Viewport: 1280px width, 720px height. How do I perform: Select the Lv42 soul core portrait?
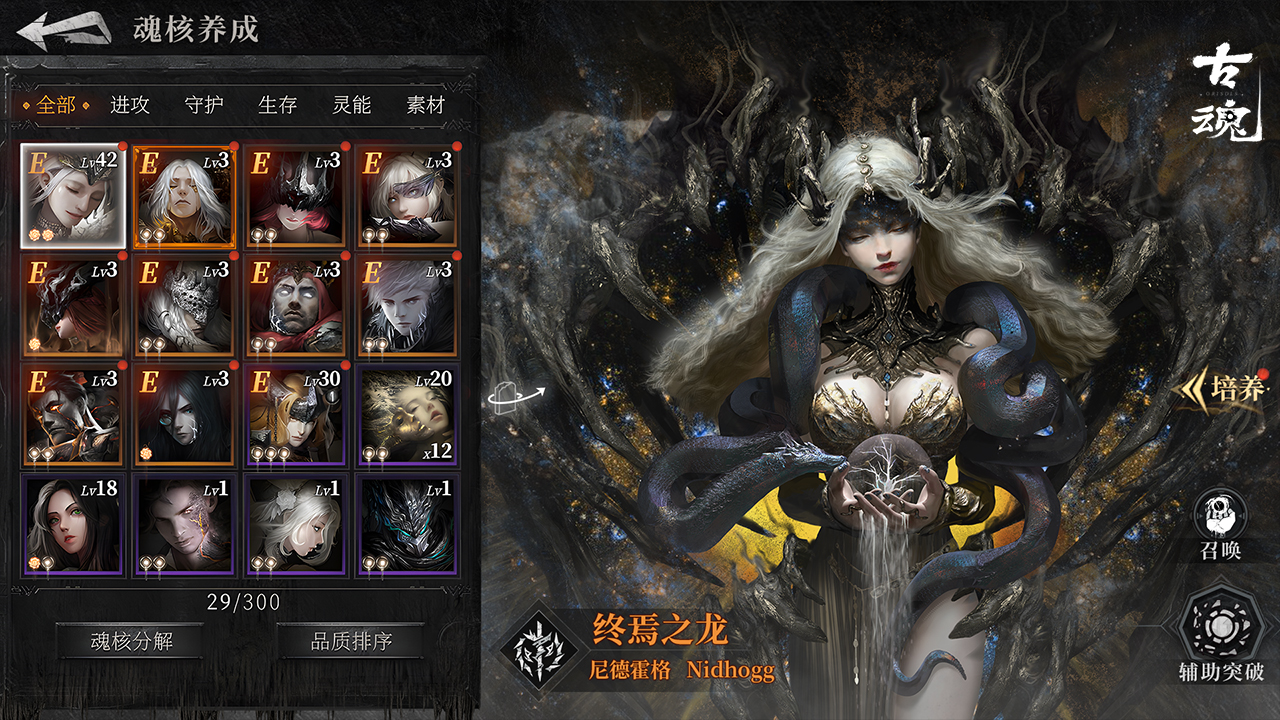click(73, 196)
